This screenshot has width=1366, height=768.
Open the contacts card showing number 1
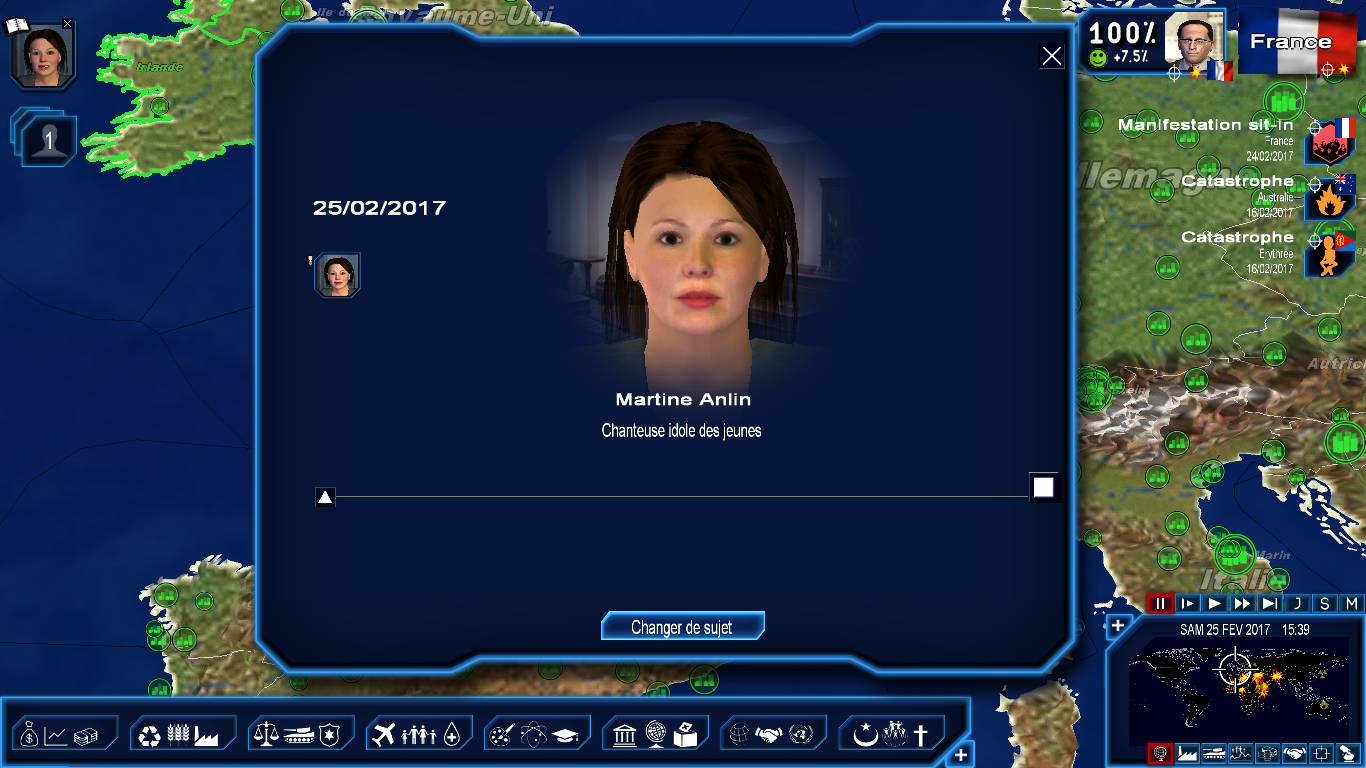48,140
